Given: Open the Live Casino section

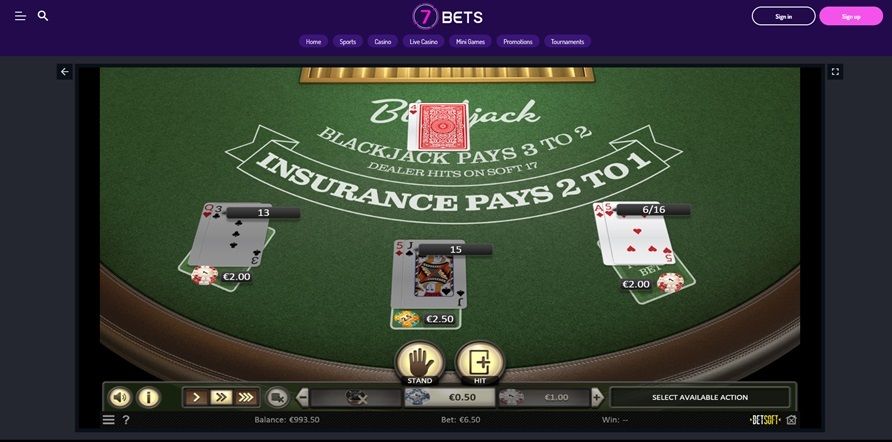Looking at the screenshot, I should coord(423,42).
